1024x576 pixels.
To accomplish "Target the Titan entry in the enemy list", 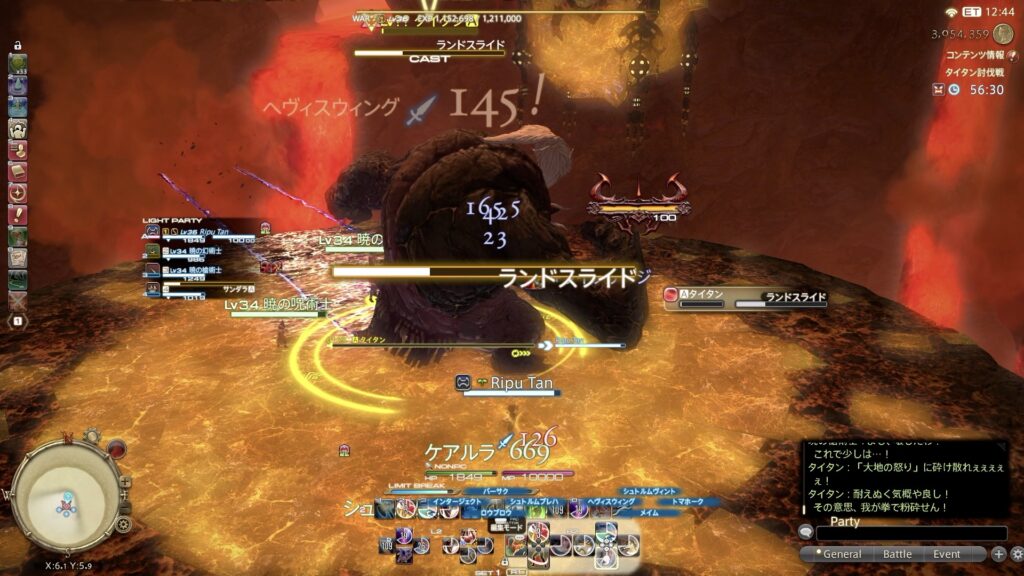I will (745, 297).
